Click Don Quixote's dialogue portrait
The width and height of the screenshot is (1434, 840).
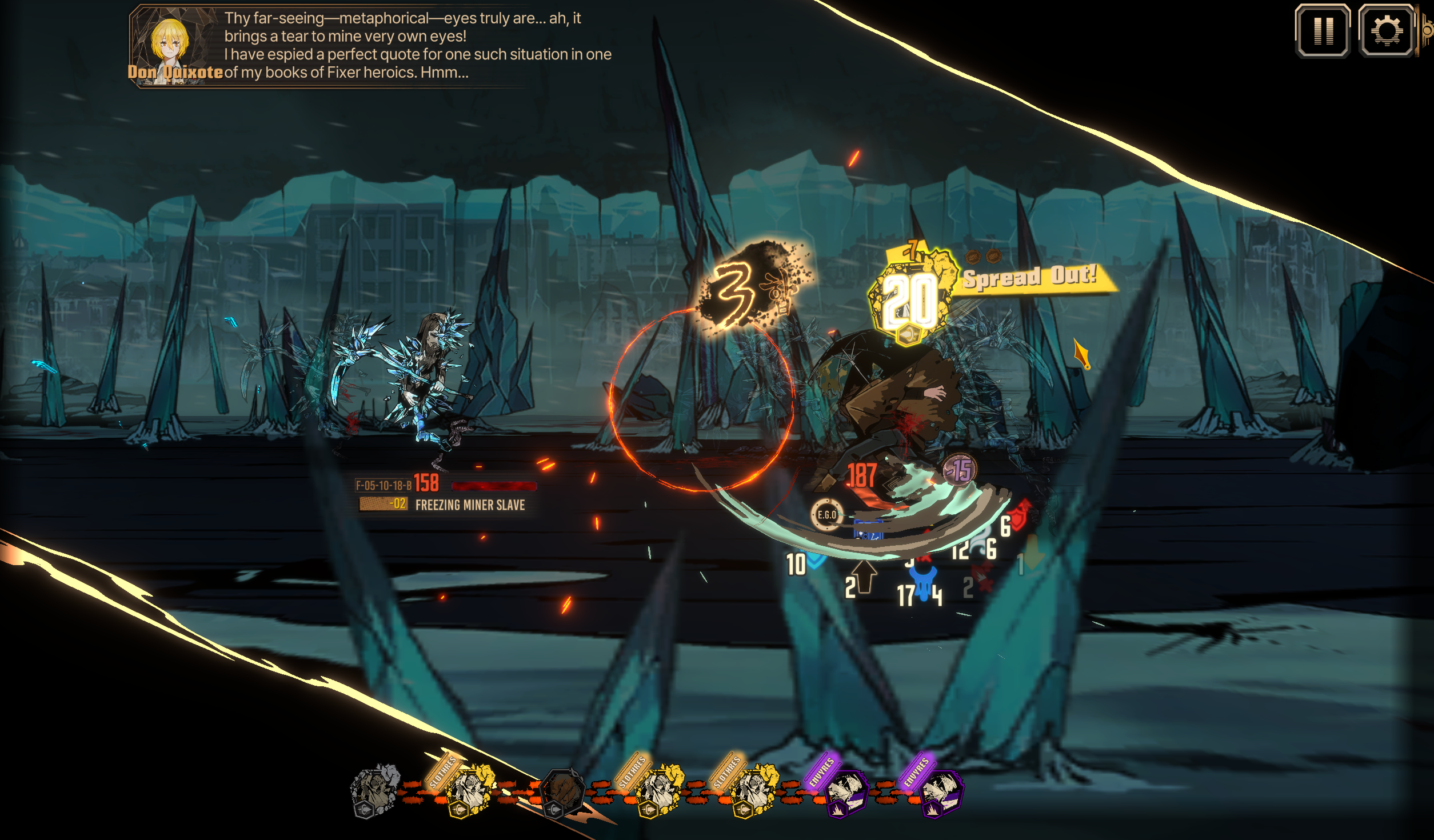(x=170, y=45)
